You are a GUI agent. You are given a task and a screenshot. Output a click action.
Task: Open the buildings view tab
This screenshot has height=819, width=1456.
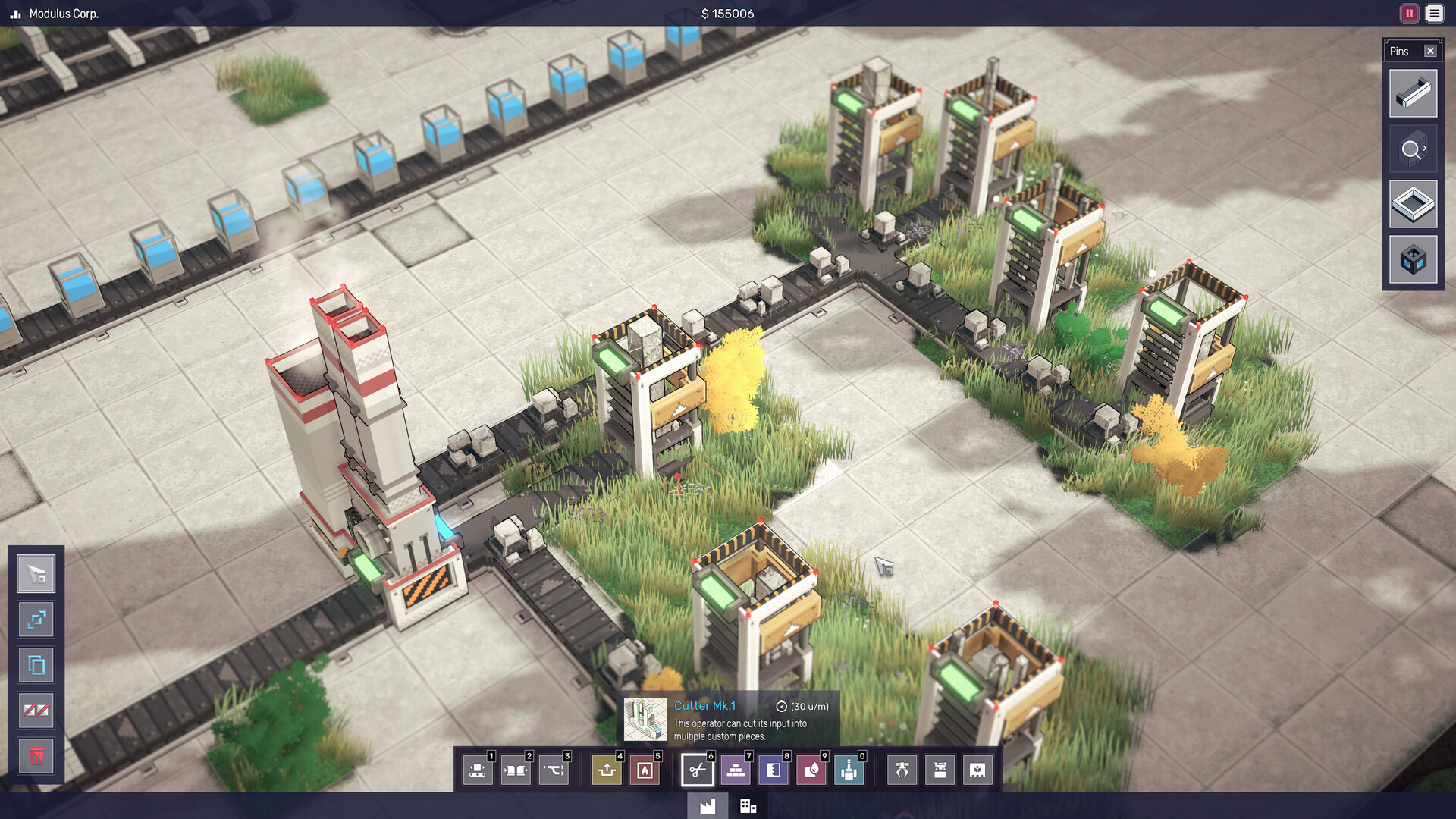[749, 806]
